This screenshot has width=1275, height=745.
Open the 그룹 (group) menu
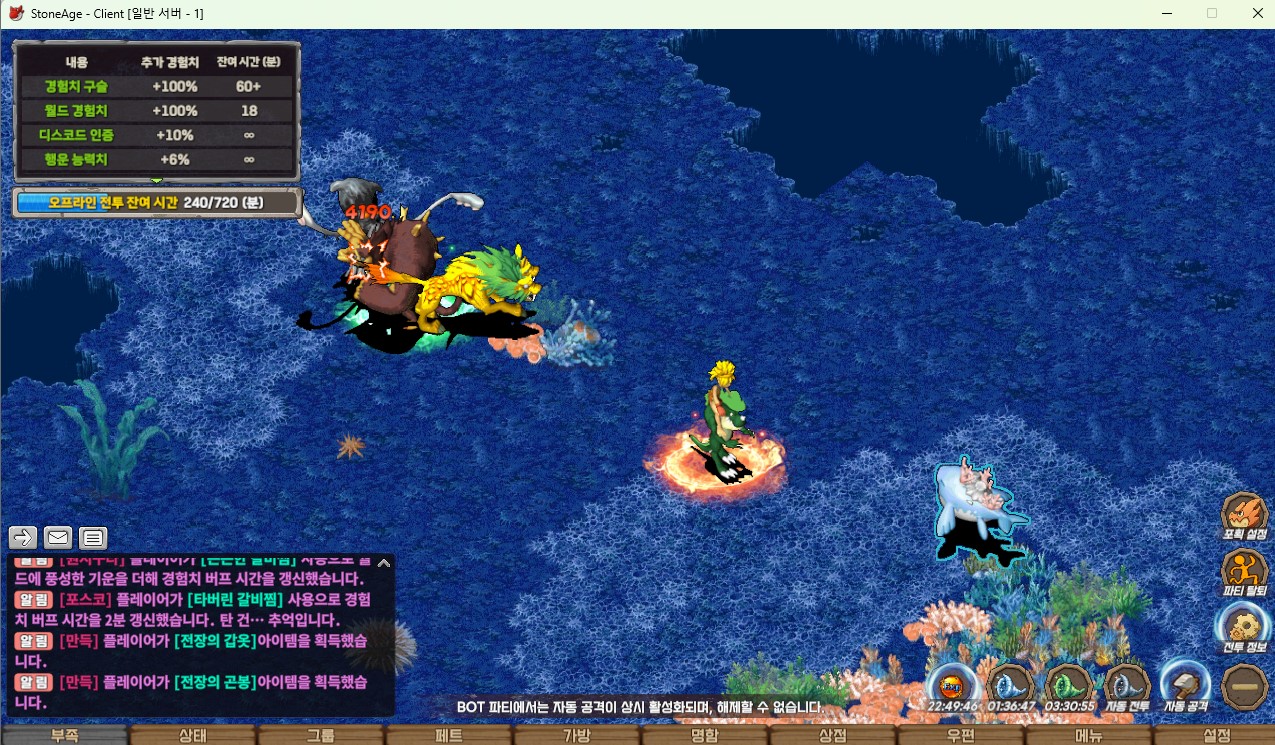point(320,736)
